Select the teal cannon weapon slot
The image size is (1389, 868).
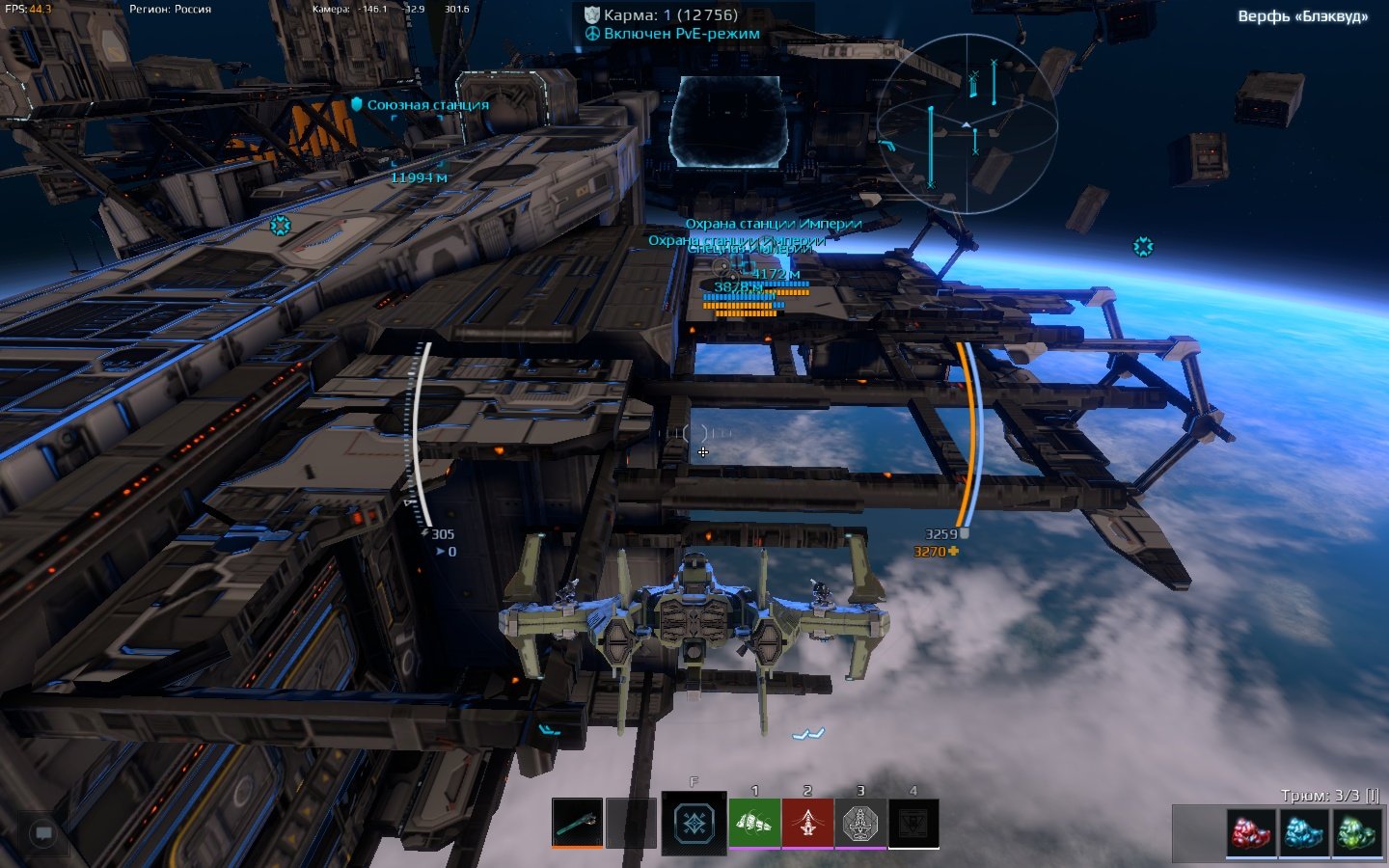point(577,823)
